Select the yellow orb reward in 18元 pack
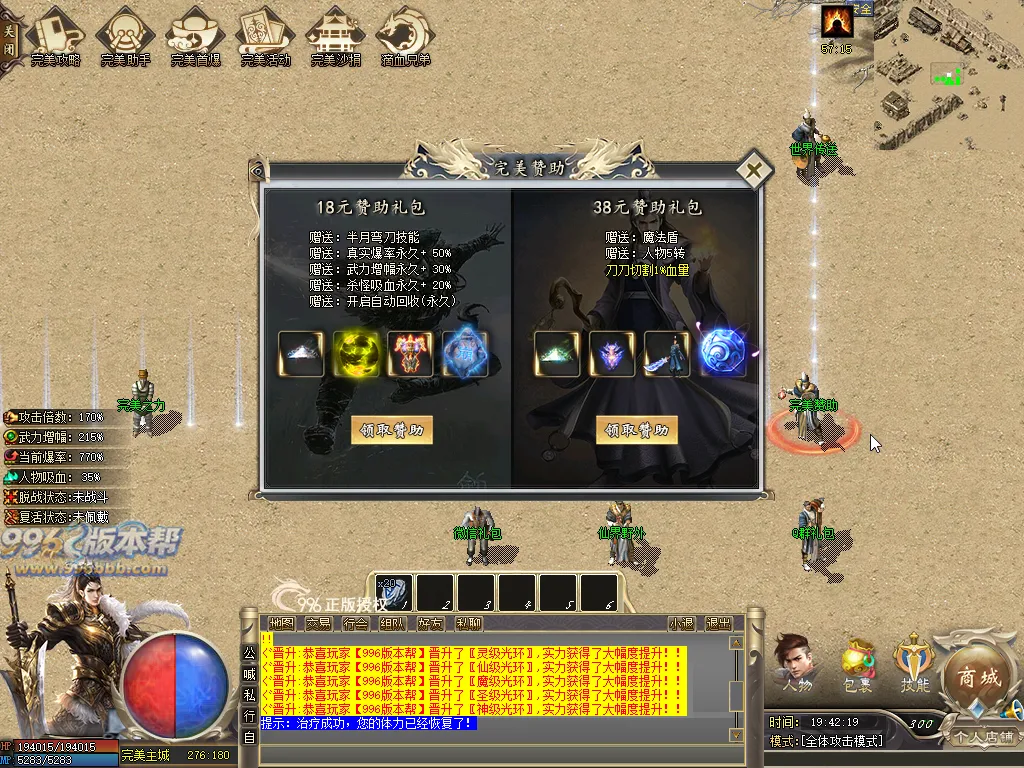 pos(355,354)
